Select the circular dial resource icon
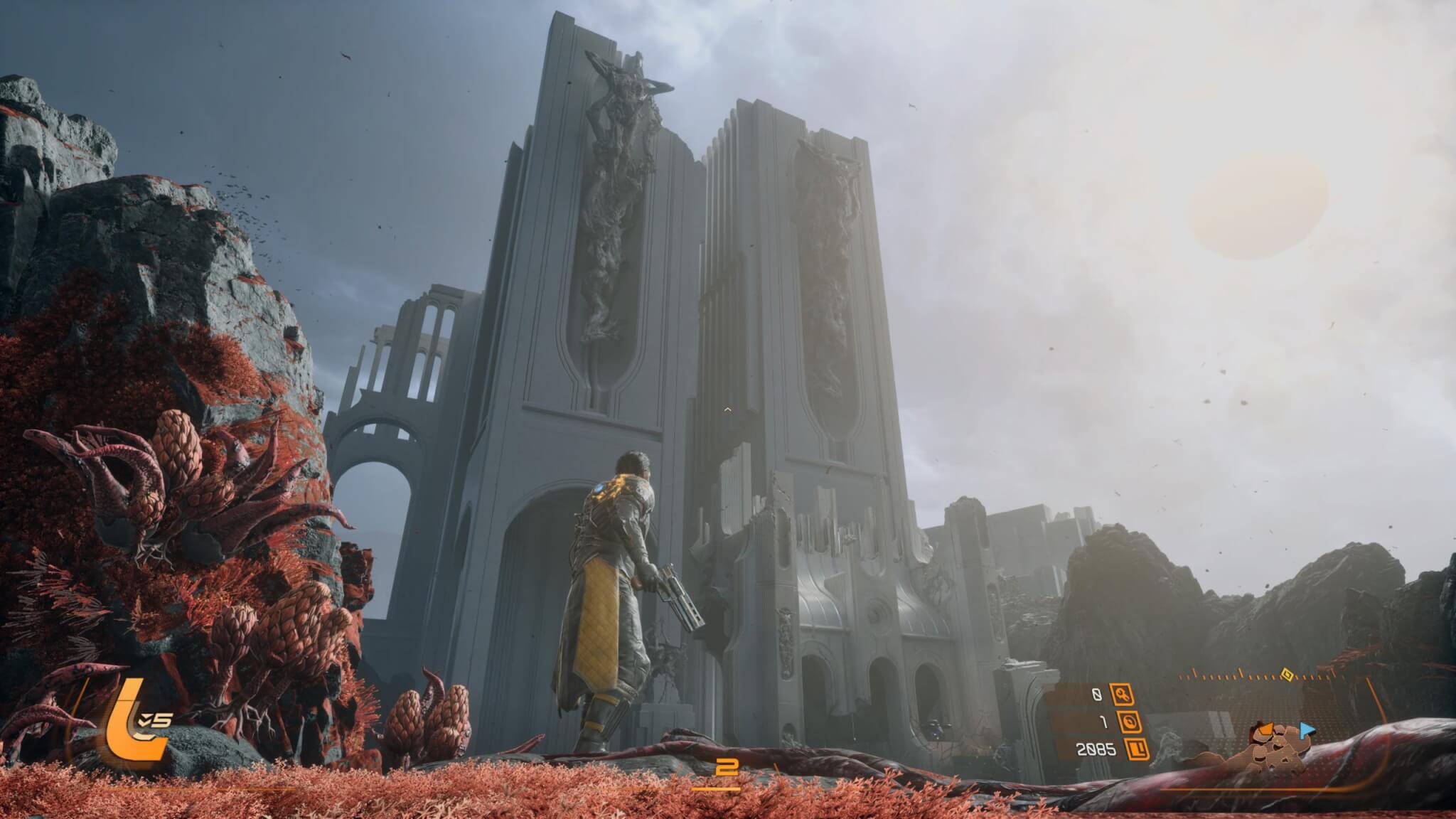Image resolution: width=1456 pixels, height=819 pixels. (x=1130, y=722)
